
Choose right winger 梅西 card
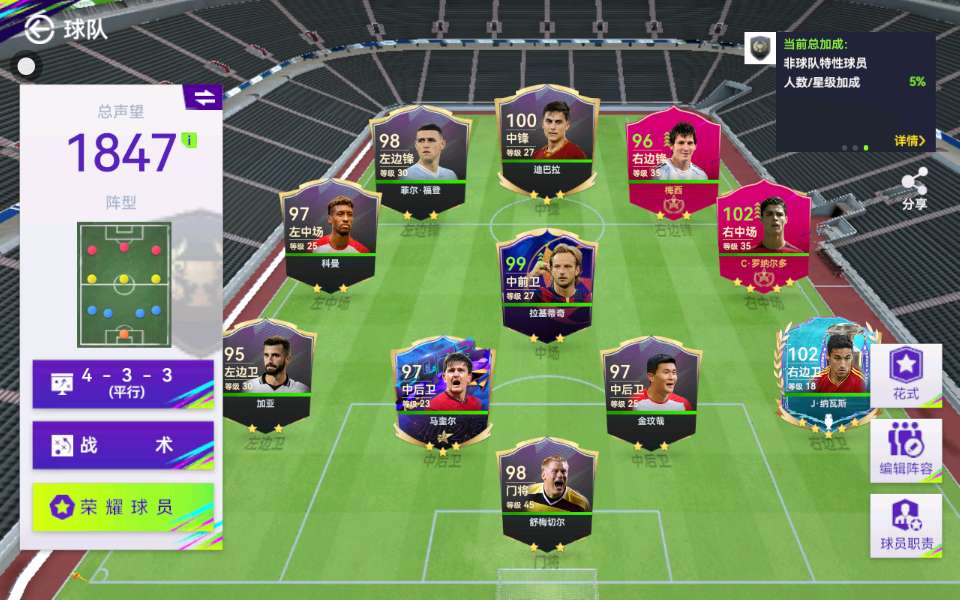[673, 160]
